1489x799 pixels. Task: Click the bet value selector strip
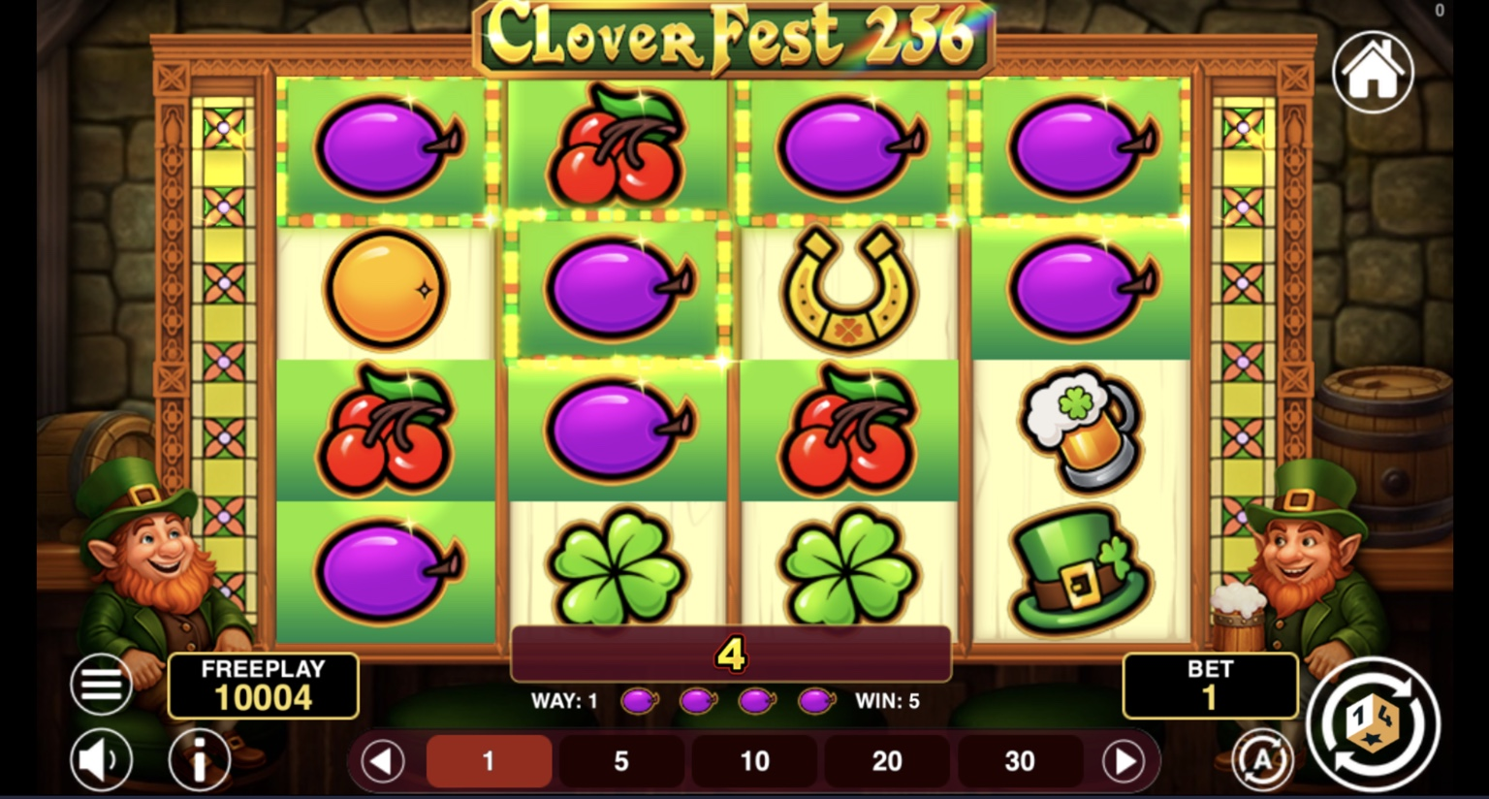pos(753,761)
